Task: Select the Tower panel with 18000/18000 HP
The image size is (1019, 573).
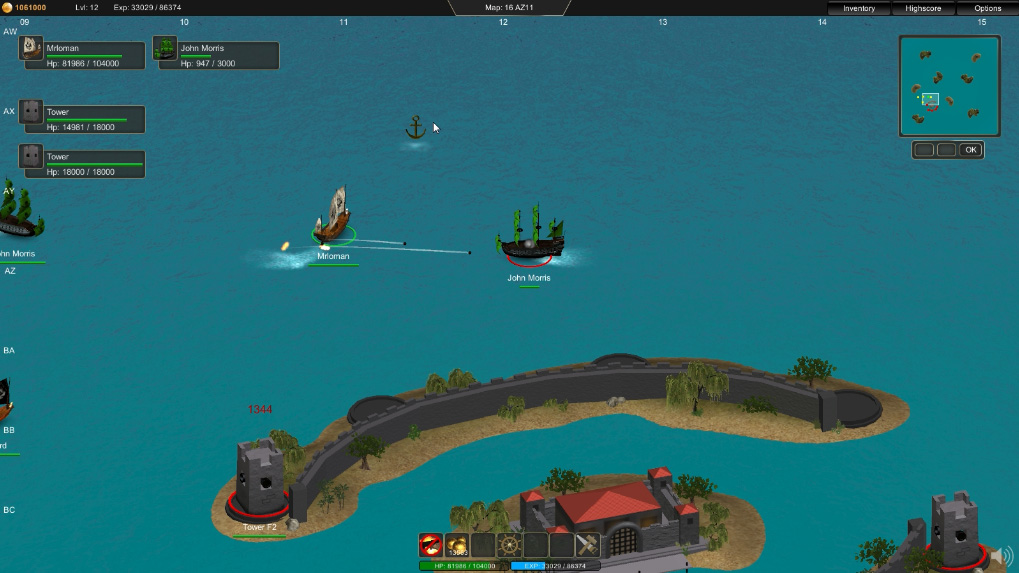Action: [x=82, y=164]
